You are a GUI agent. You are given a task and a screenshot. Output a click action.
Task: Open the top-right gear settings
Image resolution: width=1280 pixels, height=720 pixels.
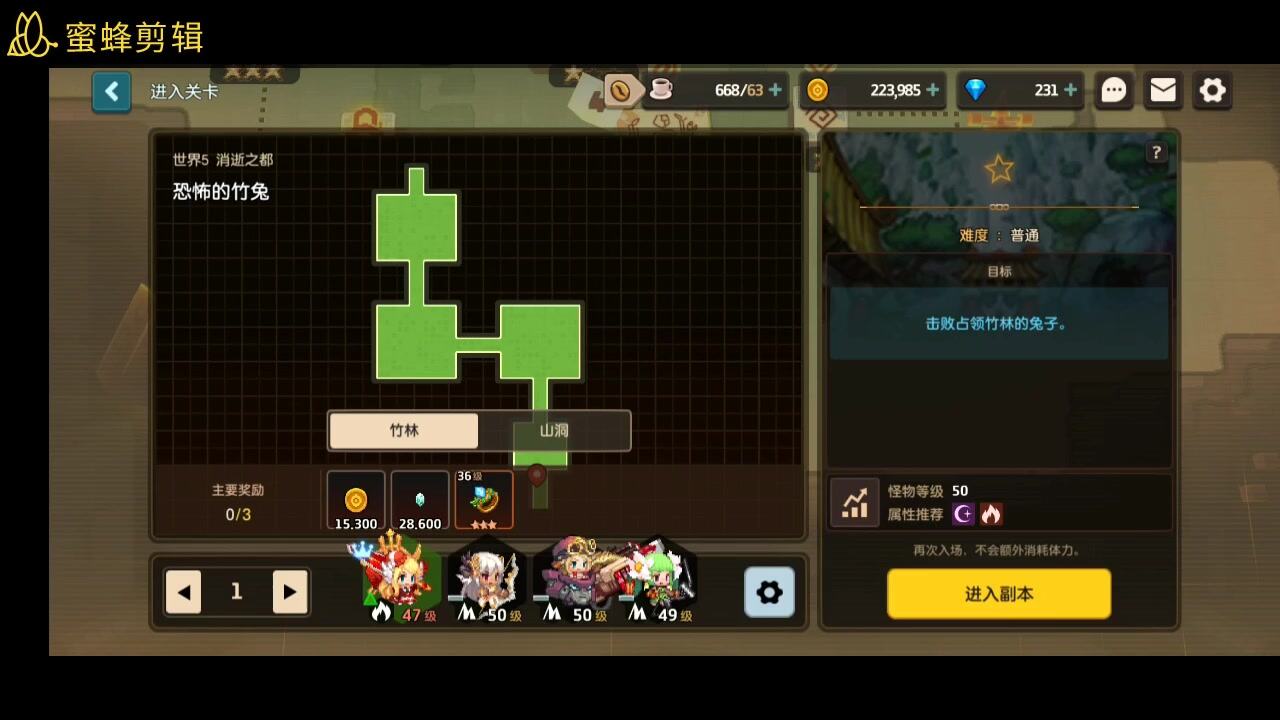point(1212,90)
